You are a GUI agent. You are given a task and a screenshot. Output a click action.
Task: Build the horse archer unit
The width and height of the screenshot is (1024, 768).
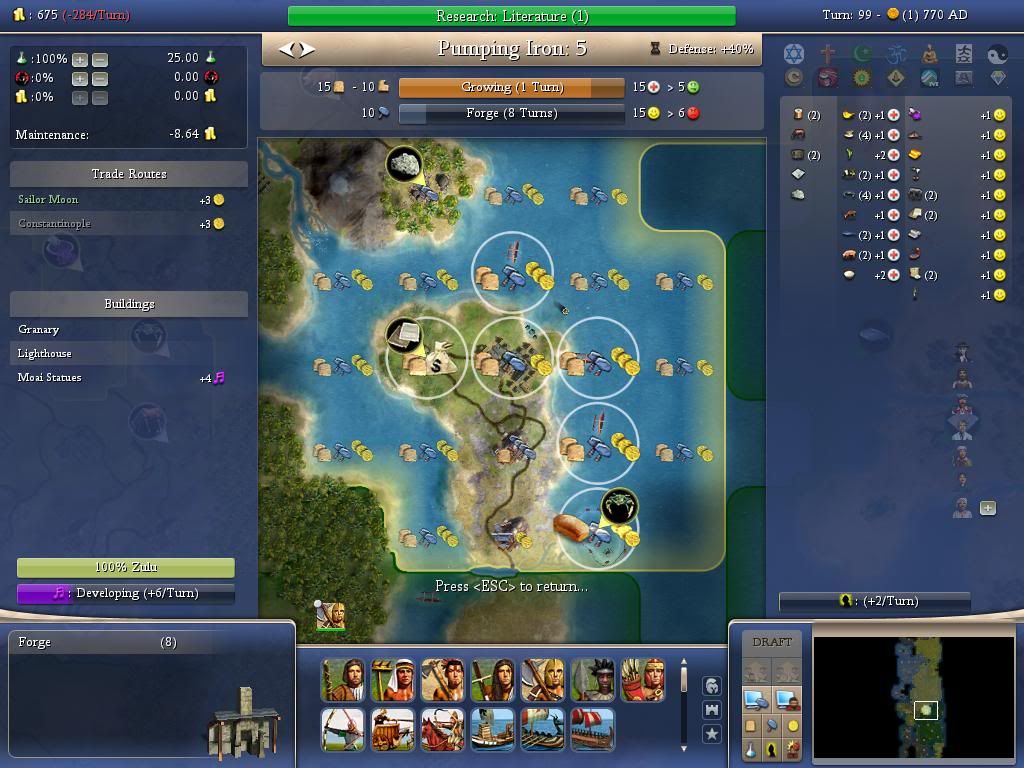442,730
